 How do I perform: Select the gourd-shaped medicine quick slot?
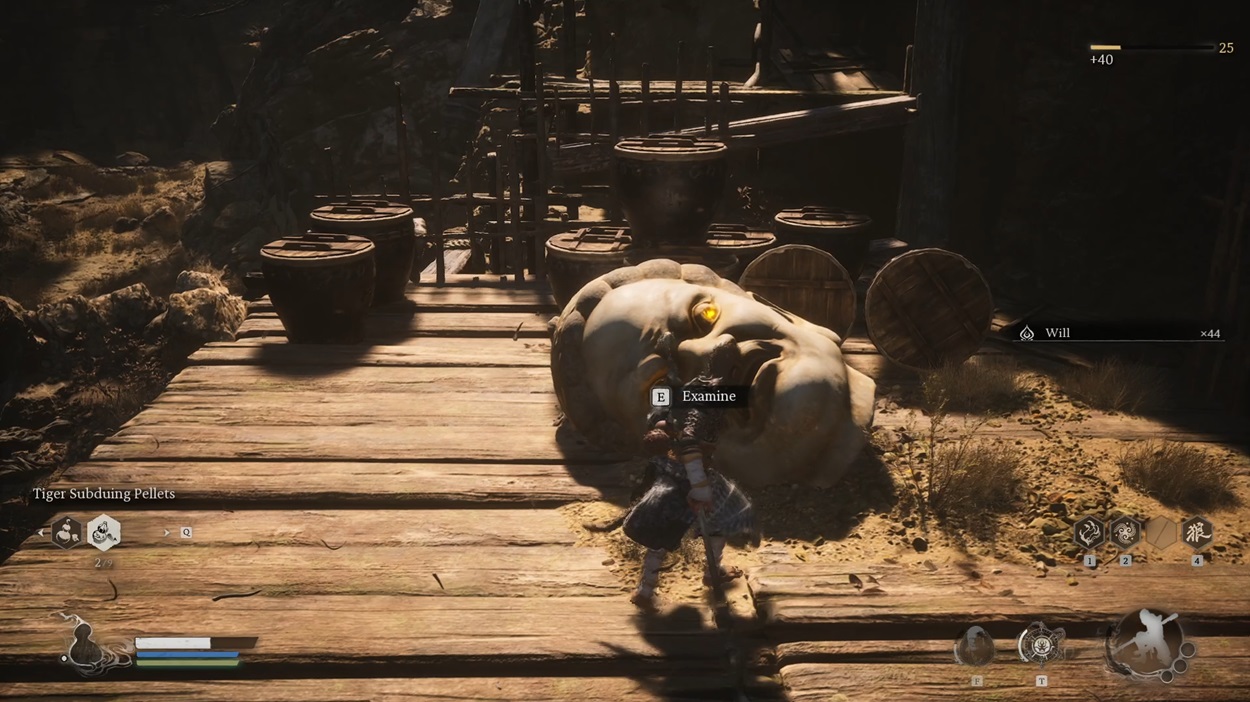pyautogui.click(x=67, y=533)
